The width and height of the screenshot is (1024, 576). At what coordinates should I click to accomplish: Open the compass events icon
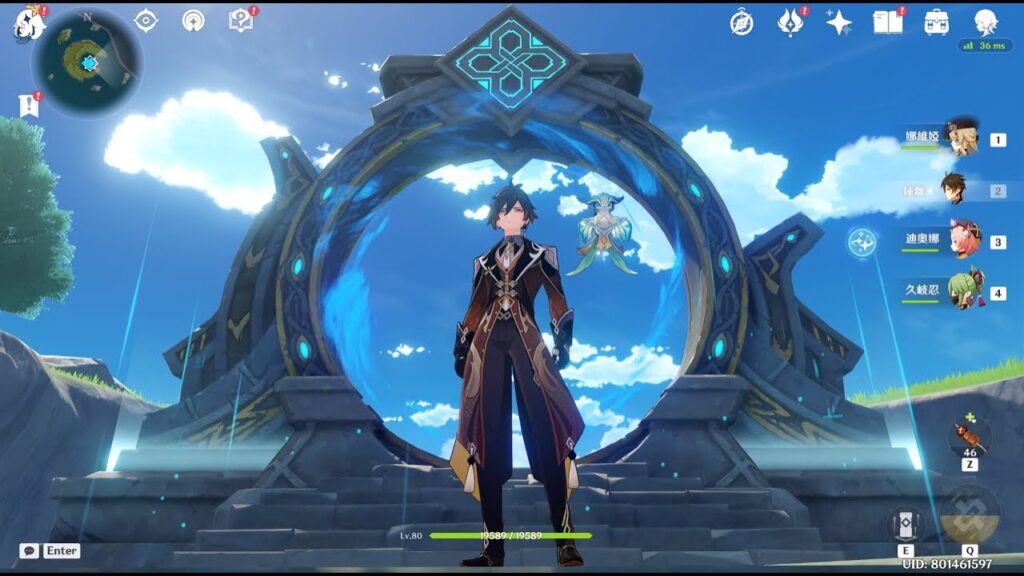(741, 22)
